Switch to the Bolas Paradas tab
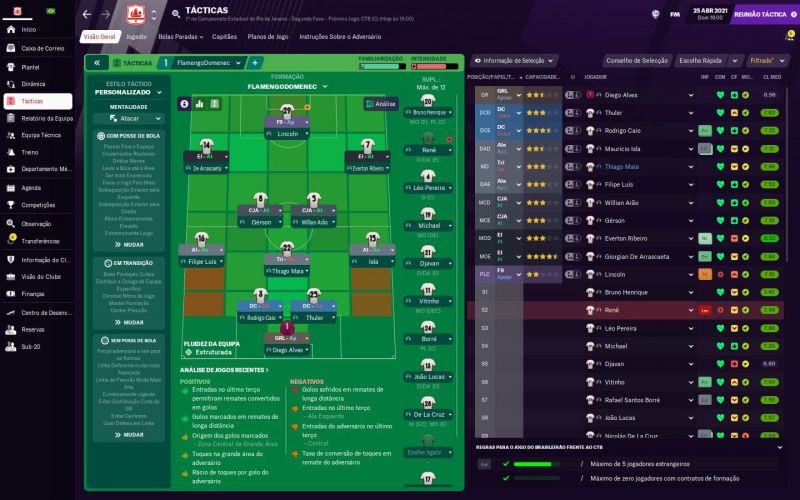The image size is (800, 500). coord(178,36)
